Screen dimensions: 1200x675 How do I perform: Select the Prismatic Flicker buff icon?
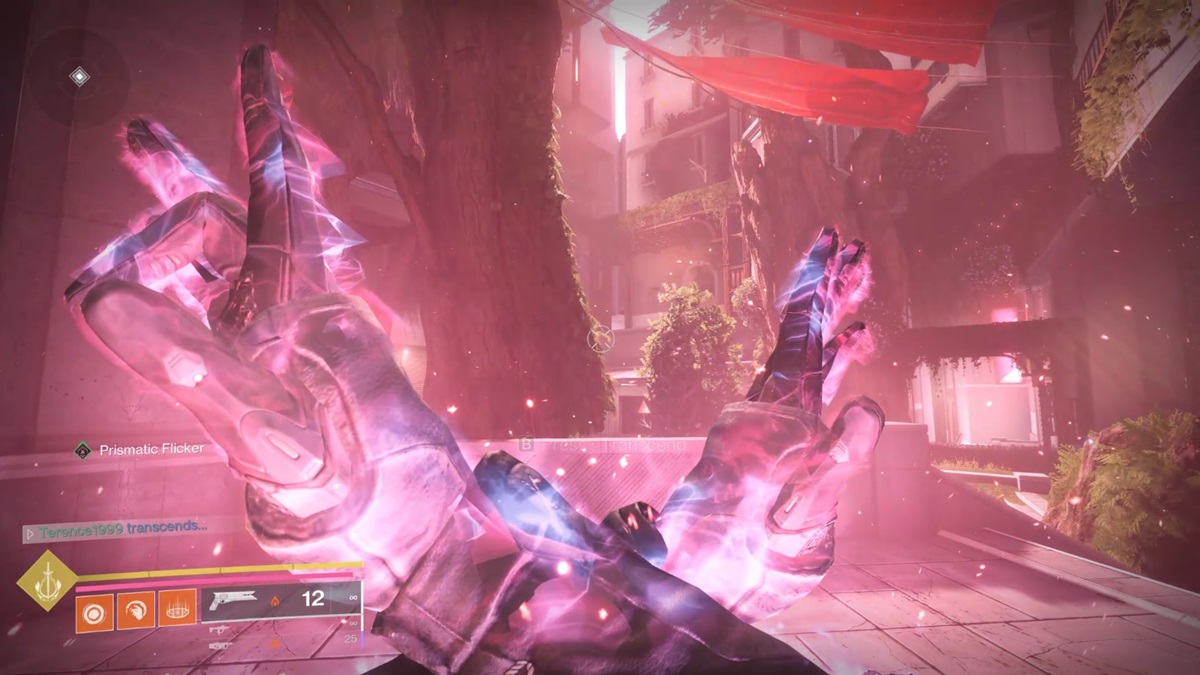[x=83, y=450]
